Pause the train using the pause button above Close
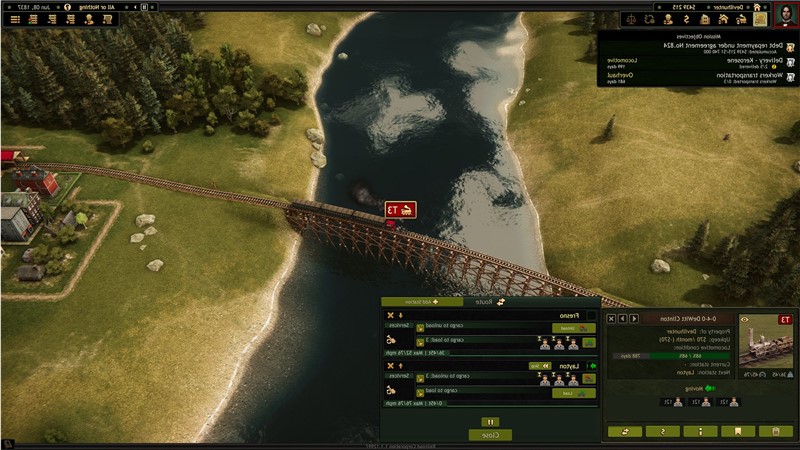Viewport: 800px width, 450px height. pyautogui.click(x=490, y=422)
